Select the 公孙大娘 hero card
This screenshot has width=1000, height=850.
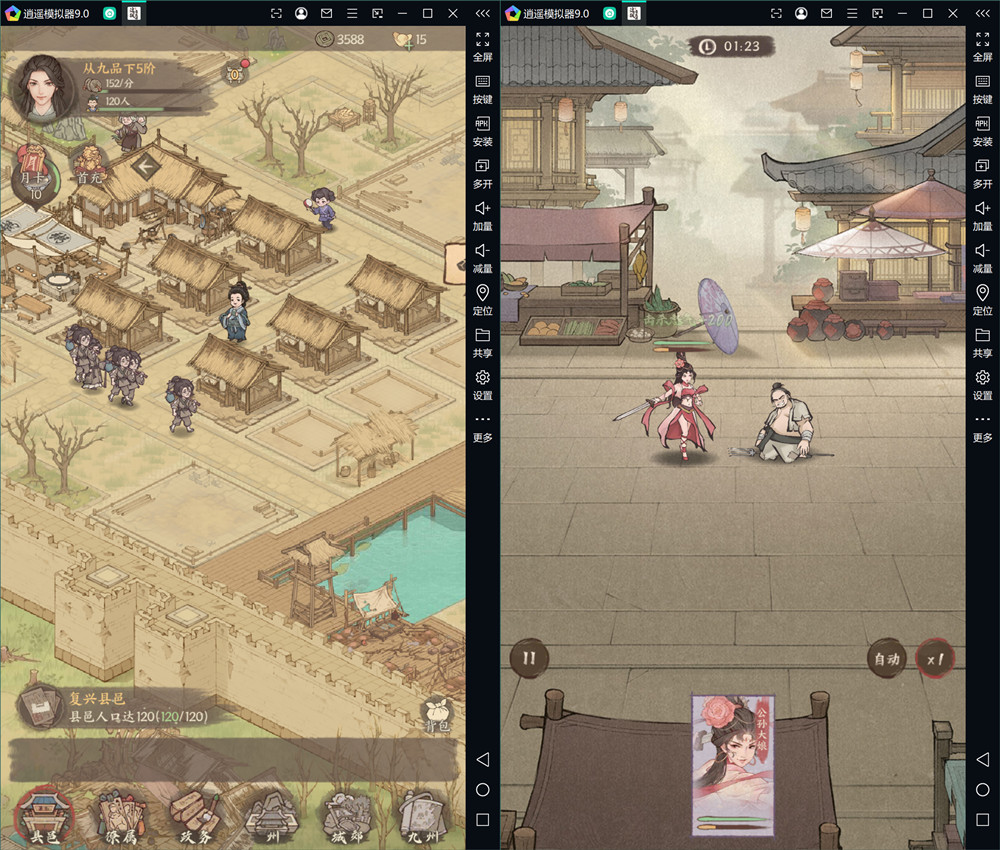click(x=734, y=765)
